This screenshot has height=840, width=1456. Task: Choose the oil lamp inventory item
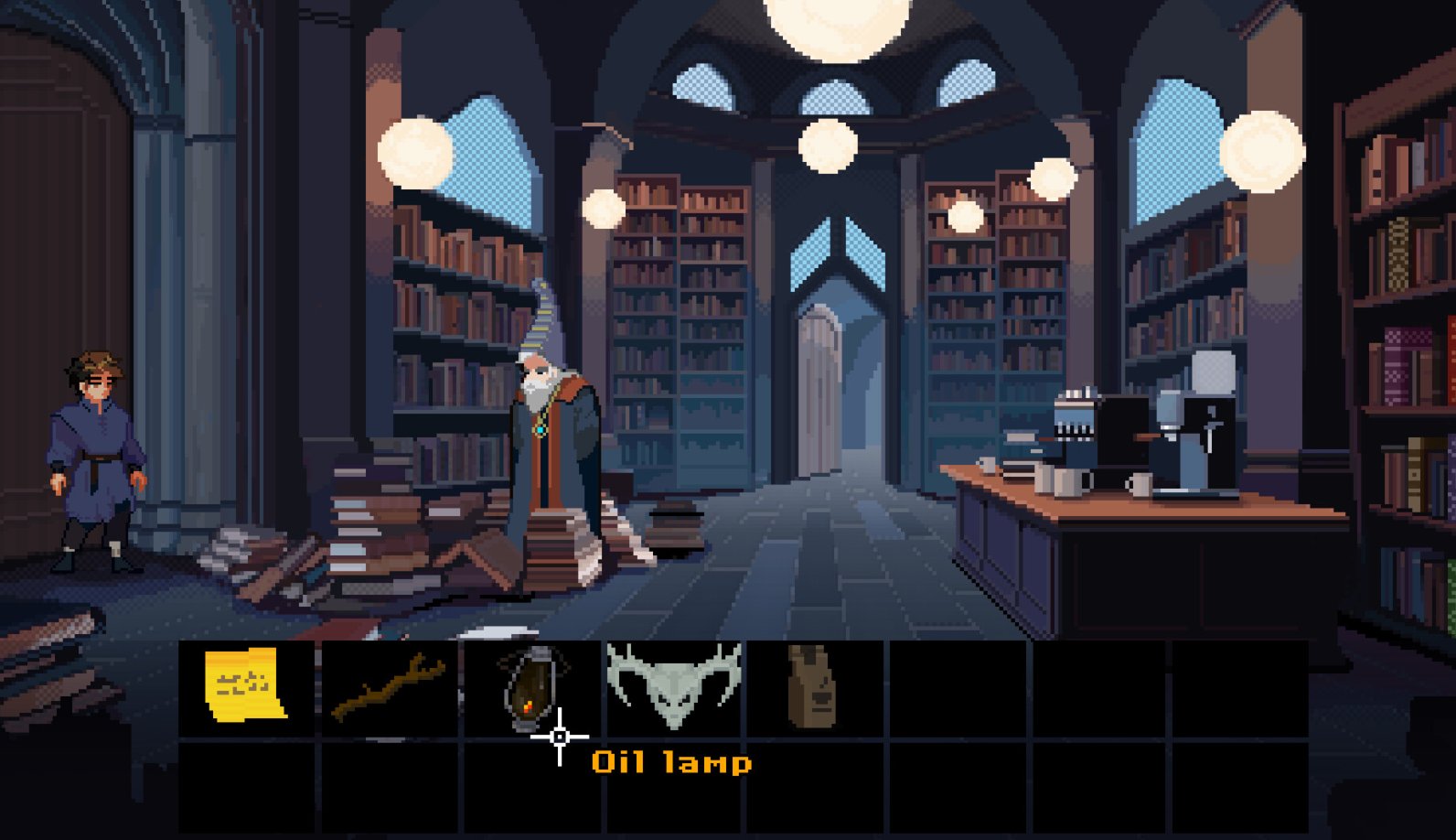pyautogui.click(x=532, y=686)
